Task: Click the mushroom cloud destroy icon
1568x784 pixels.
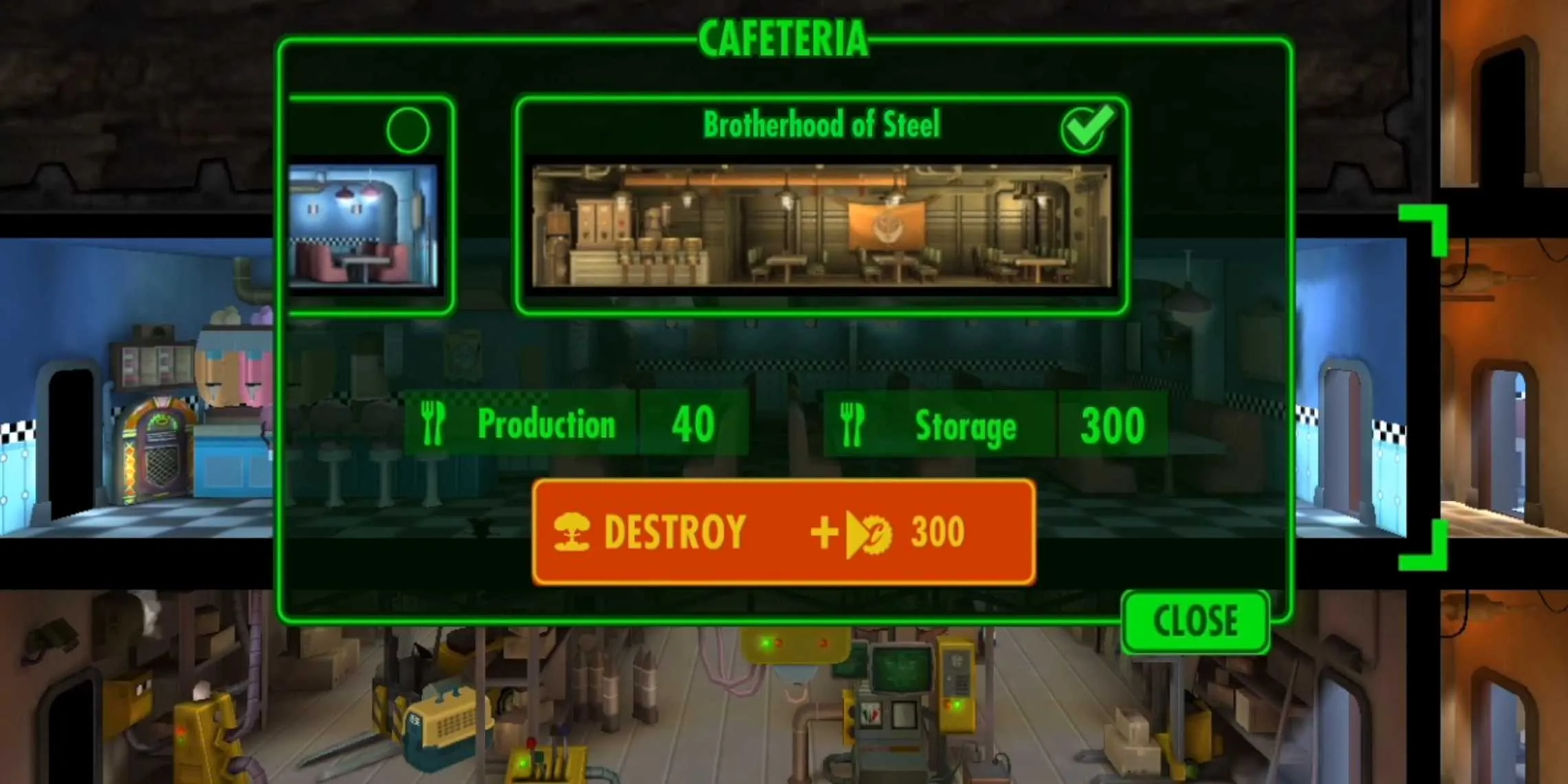Action: (571, 530)
